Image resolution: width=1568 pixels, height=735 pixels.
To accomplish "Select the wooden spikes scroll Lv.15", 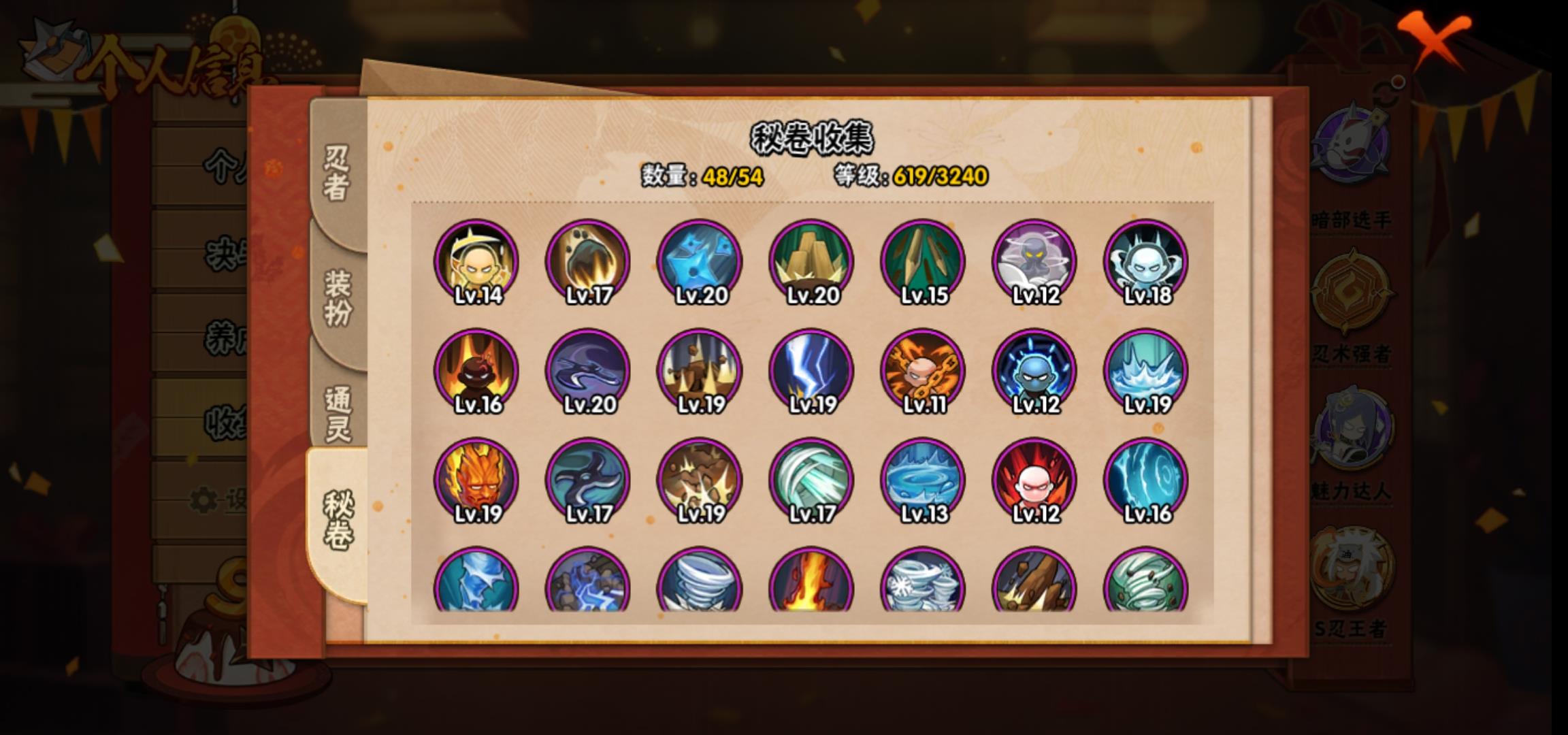I will pyautogui.click(x=923, y=262).
